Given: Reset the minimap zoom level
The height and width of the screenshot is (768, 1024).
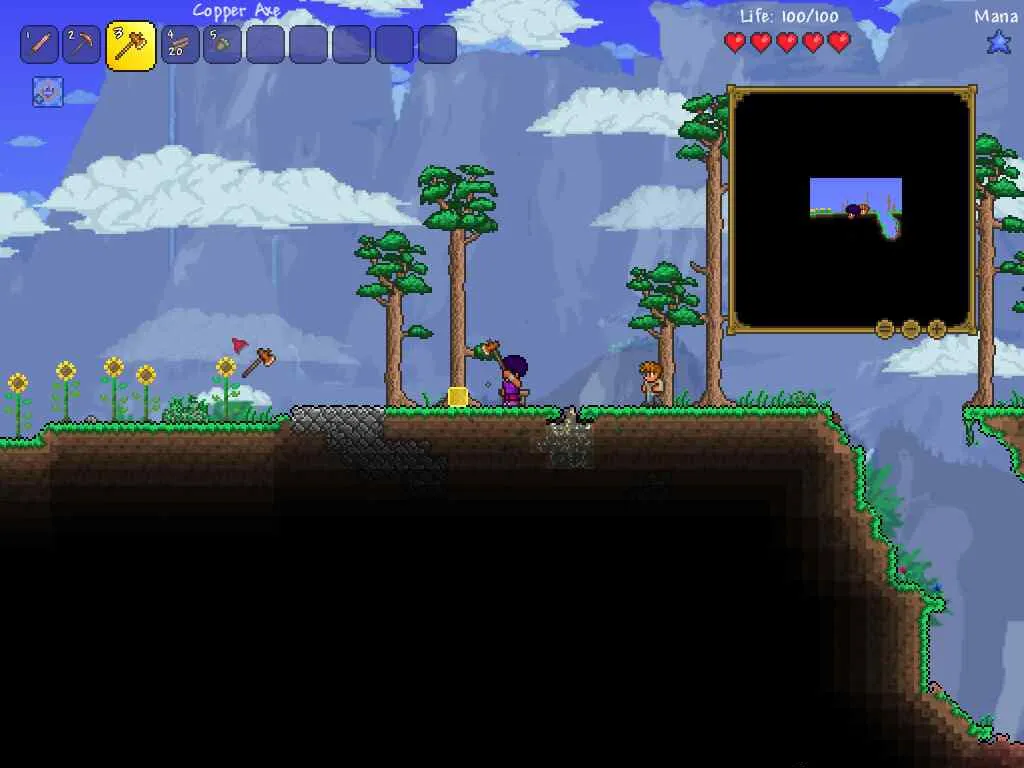Looking at the screenshot, I should pyautogui.click(x=885, y=328).
